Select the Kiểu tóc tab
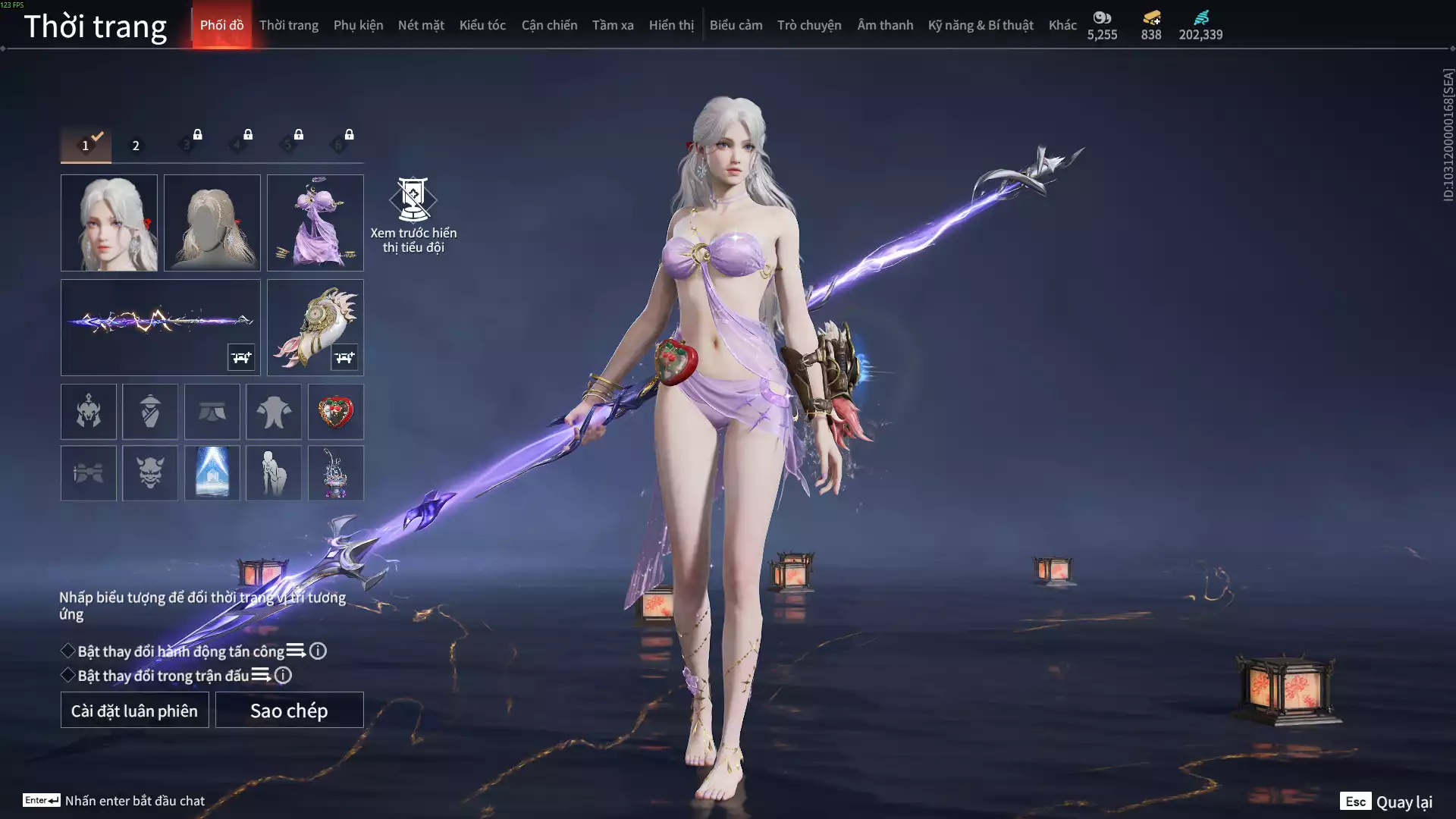1456x819 pixels. 482,25
